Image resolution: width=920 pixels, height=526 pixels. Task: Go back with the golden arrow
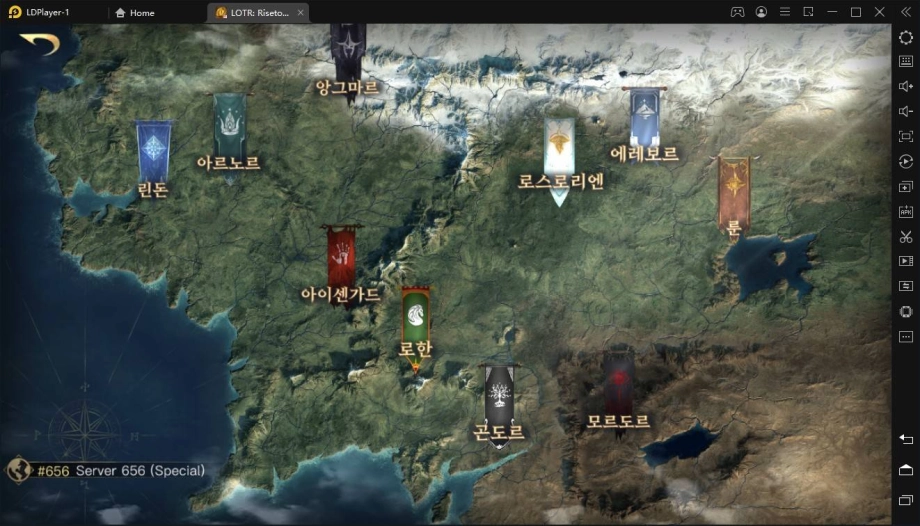coord(40,45)
